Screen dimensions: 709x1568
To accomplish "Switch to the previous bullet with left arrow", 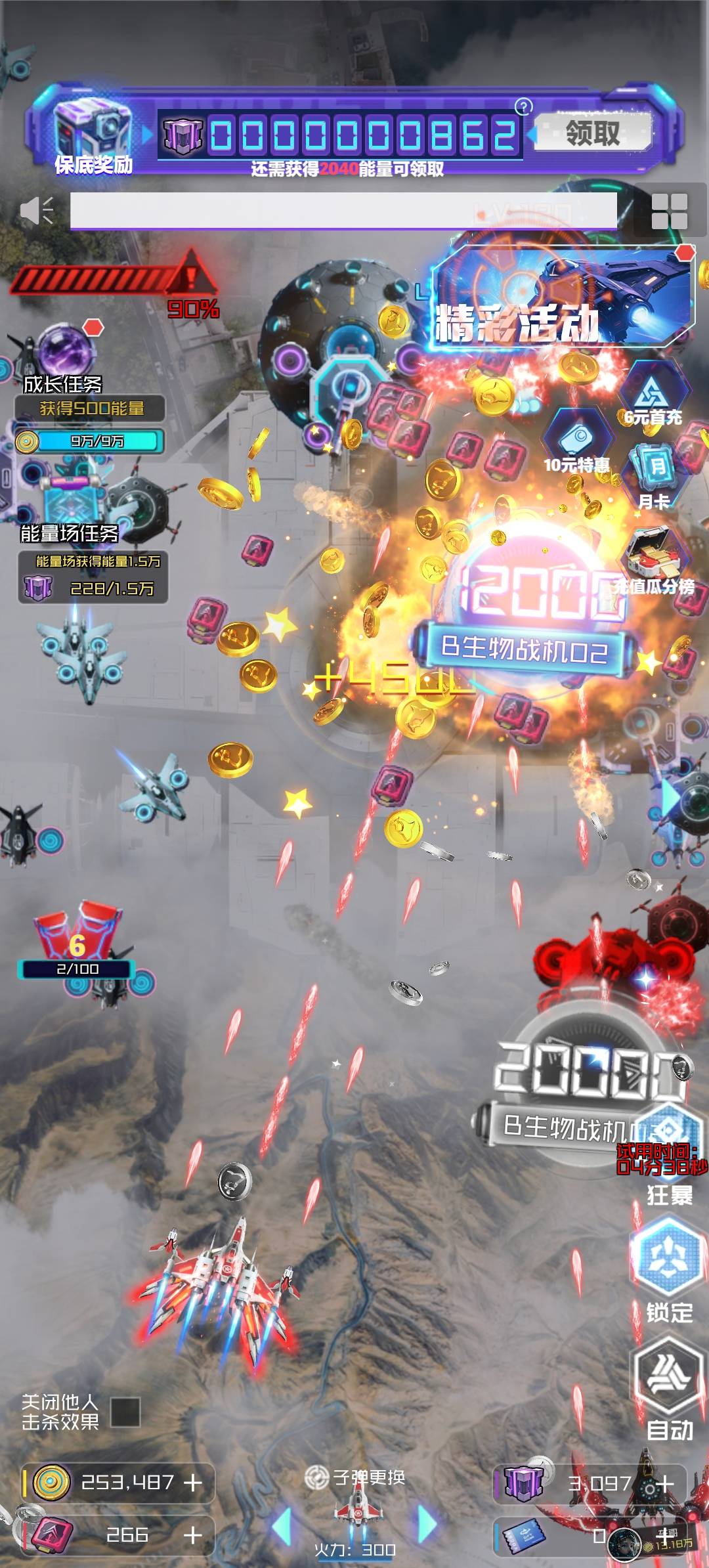I will (x=283, y=1525).
